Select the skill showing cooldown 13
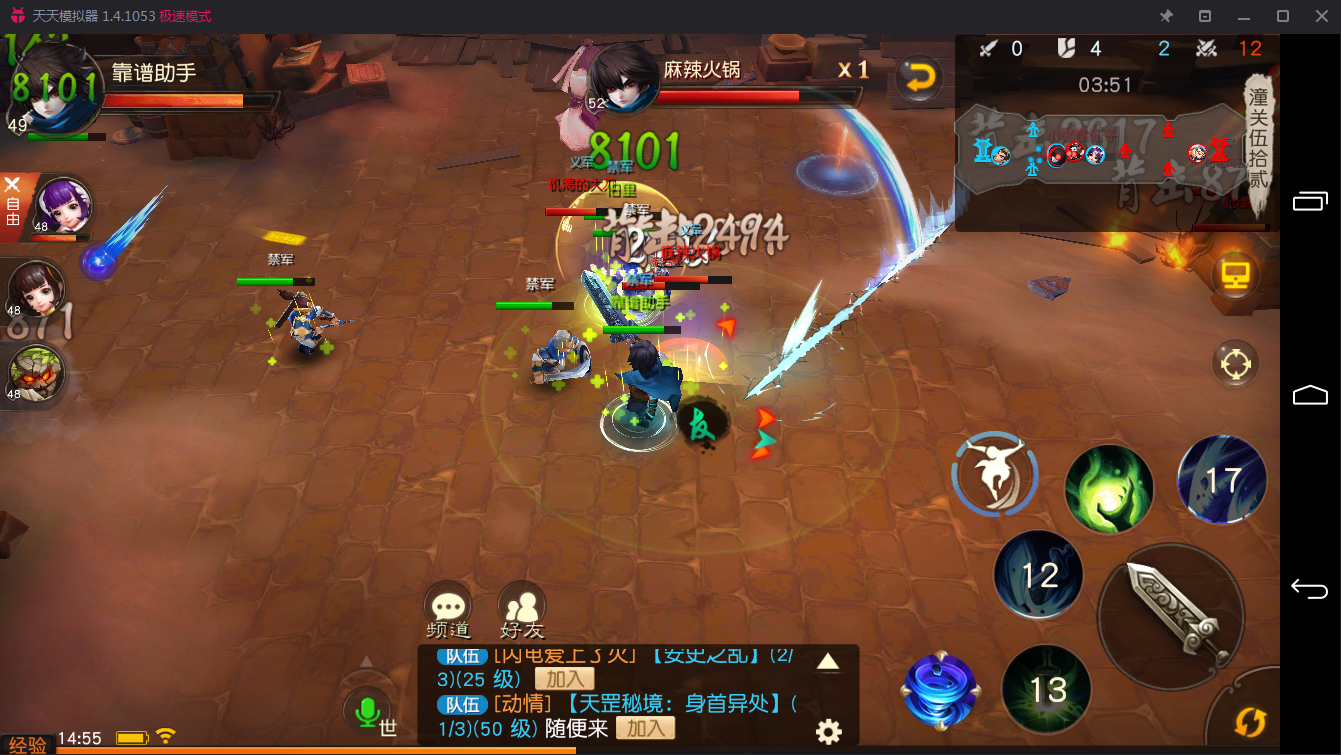This screenshot has width=1341, height=755. (x=1047, y=688)
